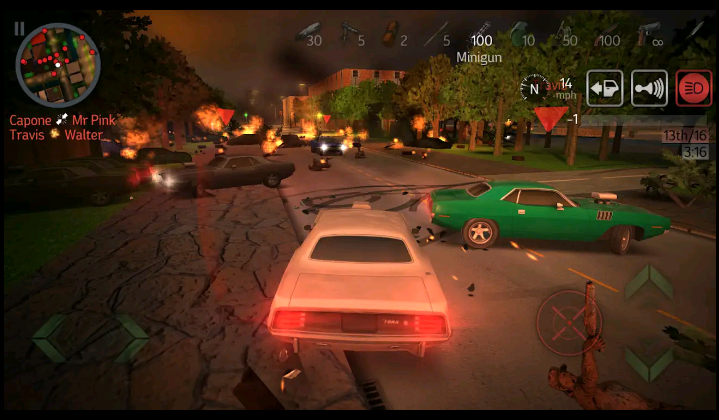Screen dimensions: 719x420
Task: Honk the car horn button
Action: click(650, 88)
